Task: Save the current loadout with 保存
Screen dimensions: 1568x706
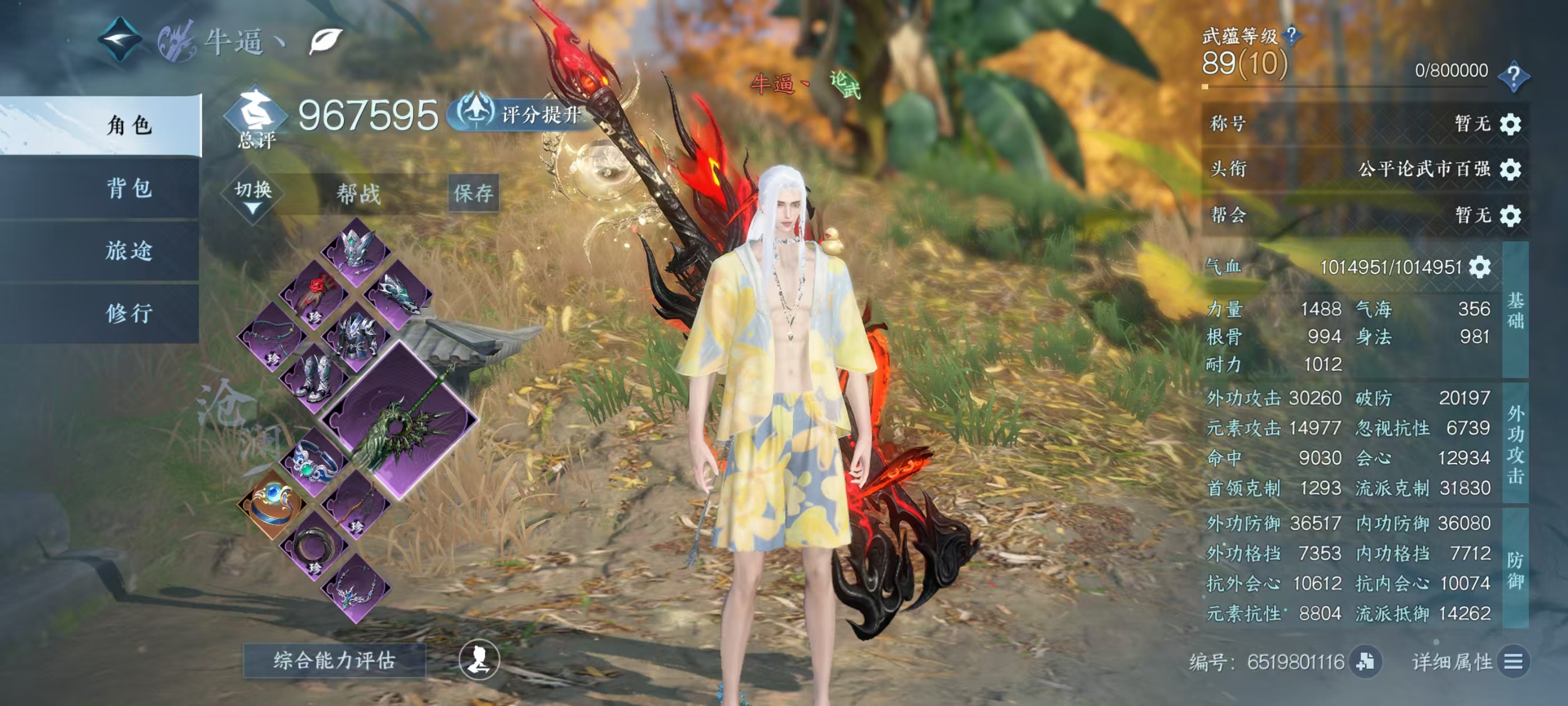Action: click(474, 193)
